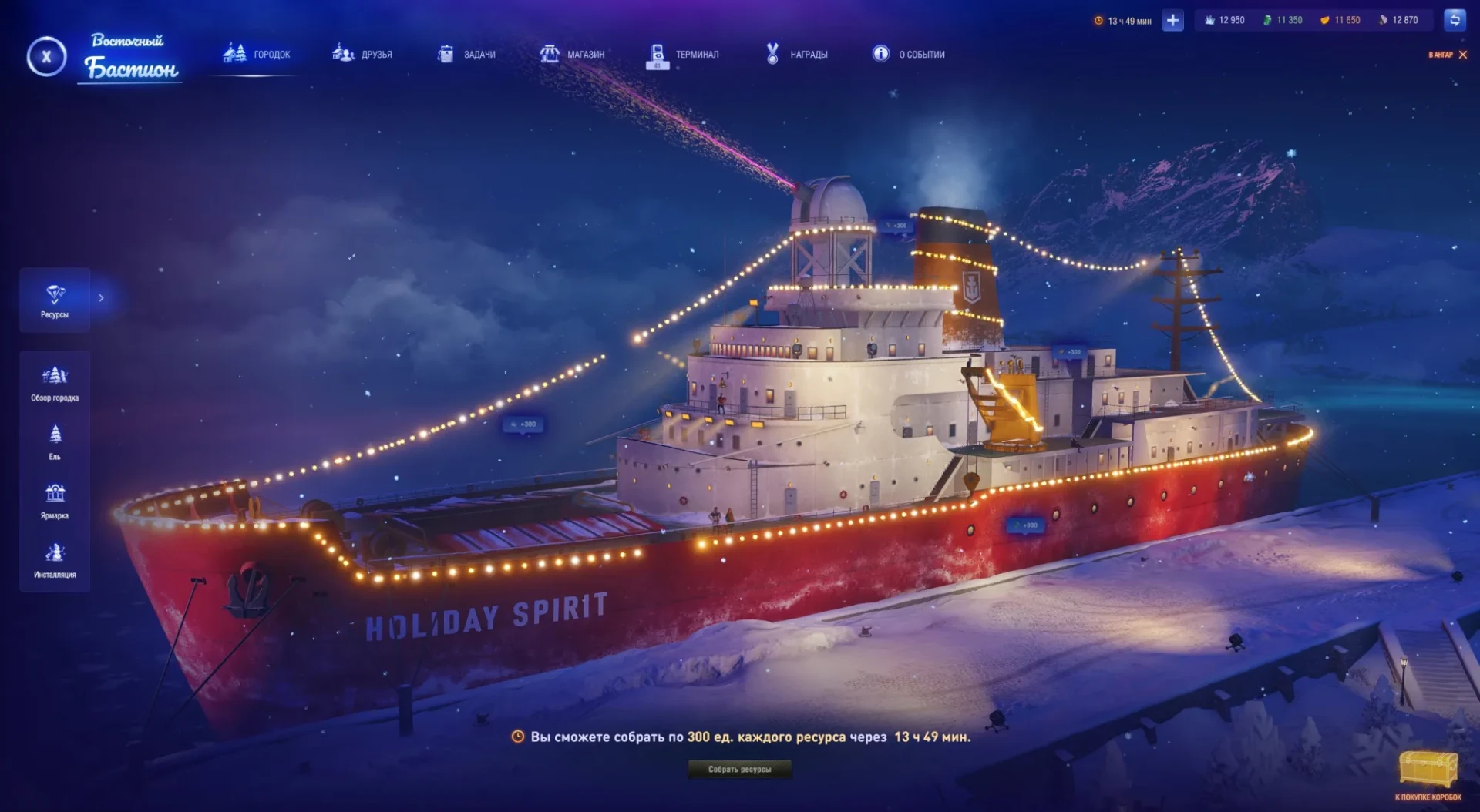1480x812 pixels.
Task: Switch to the Городок tab
Action: (x=257, y=54)
